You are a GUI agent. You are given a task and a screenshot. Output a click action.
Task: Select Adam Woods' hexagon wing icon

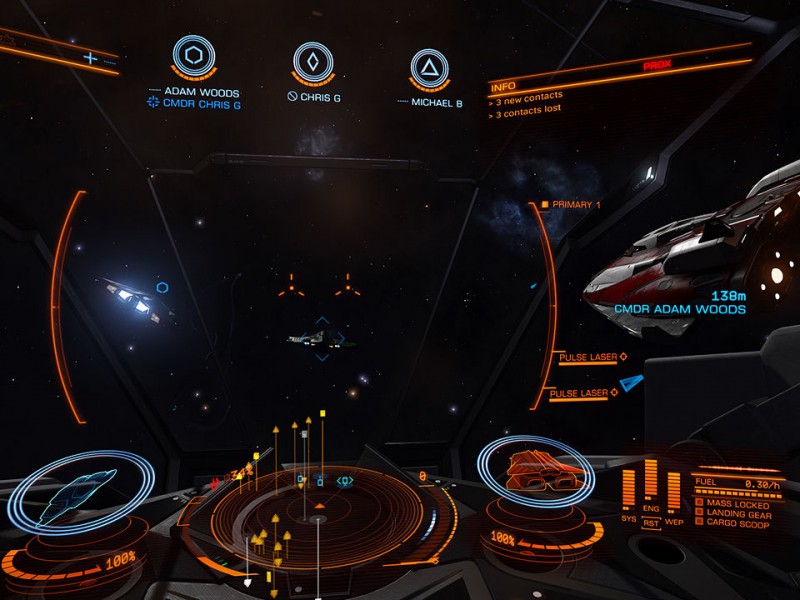[x=193, y=57]
